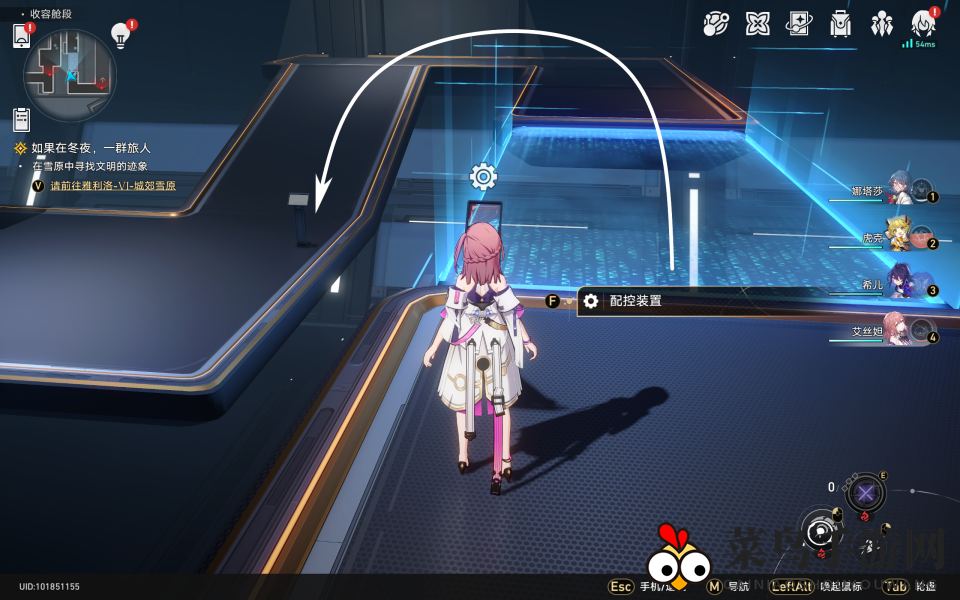The height and width of the screenshot is (600, 960).
Task: Open the lightbulb tutorial tips icon
Action: (x=120, y=36)
